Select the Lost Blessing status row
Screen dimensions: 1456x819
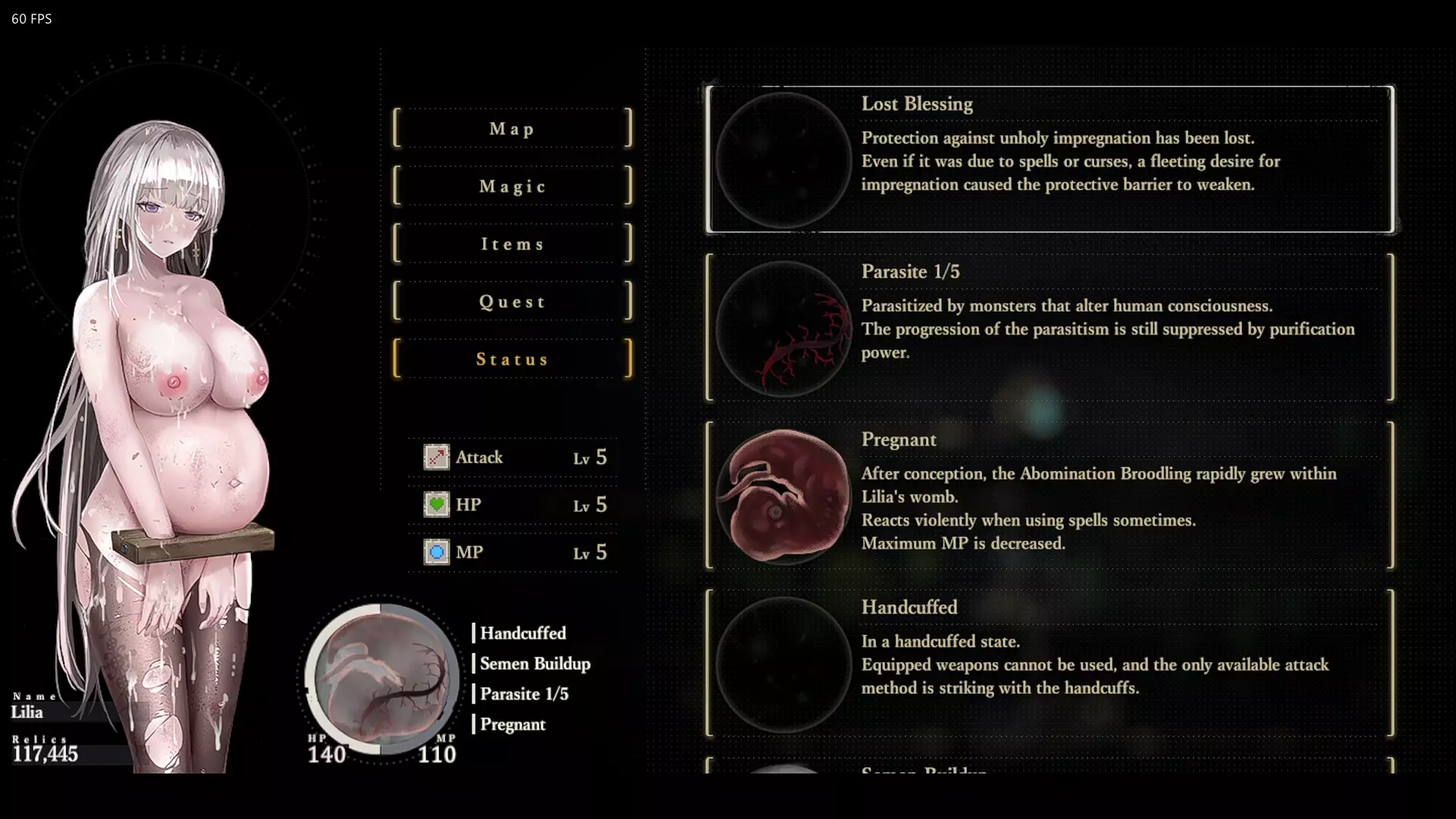click(1050, 159)
